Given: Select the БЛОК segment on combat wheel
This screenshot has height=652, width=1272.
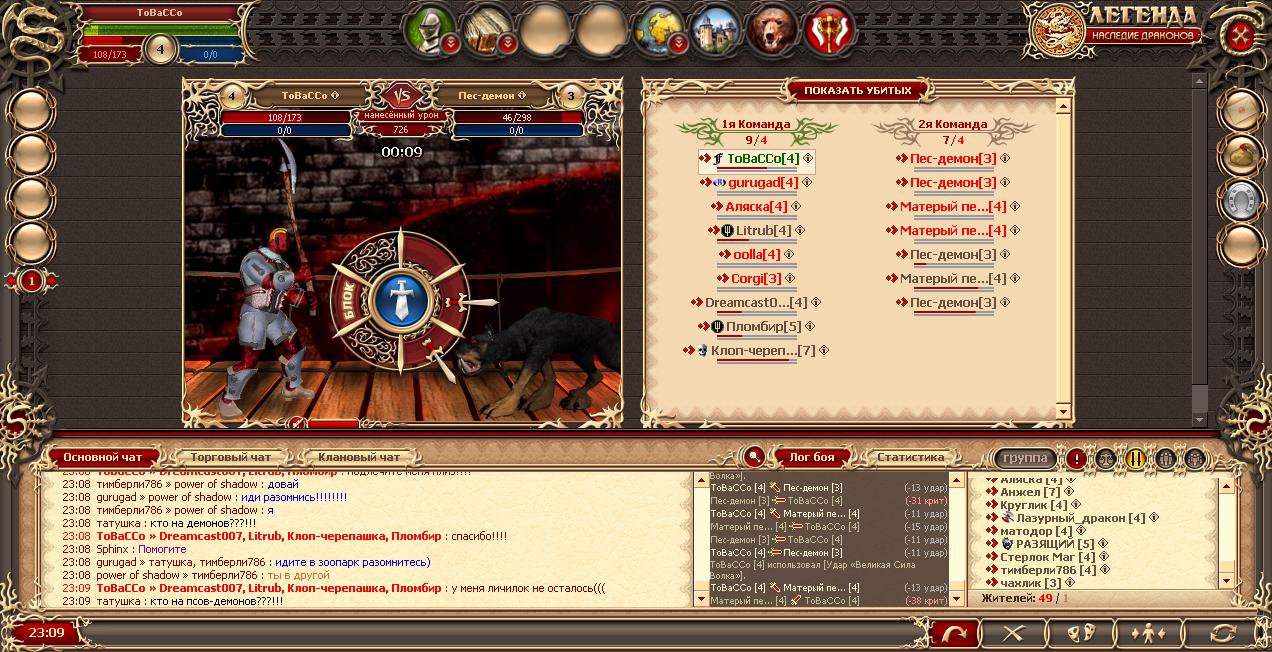Looking at the screenshot, I should click(x=351, y=301).
